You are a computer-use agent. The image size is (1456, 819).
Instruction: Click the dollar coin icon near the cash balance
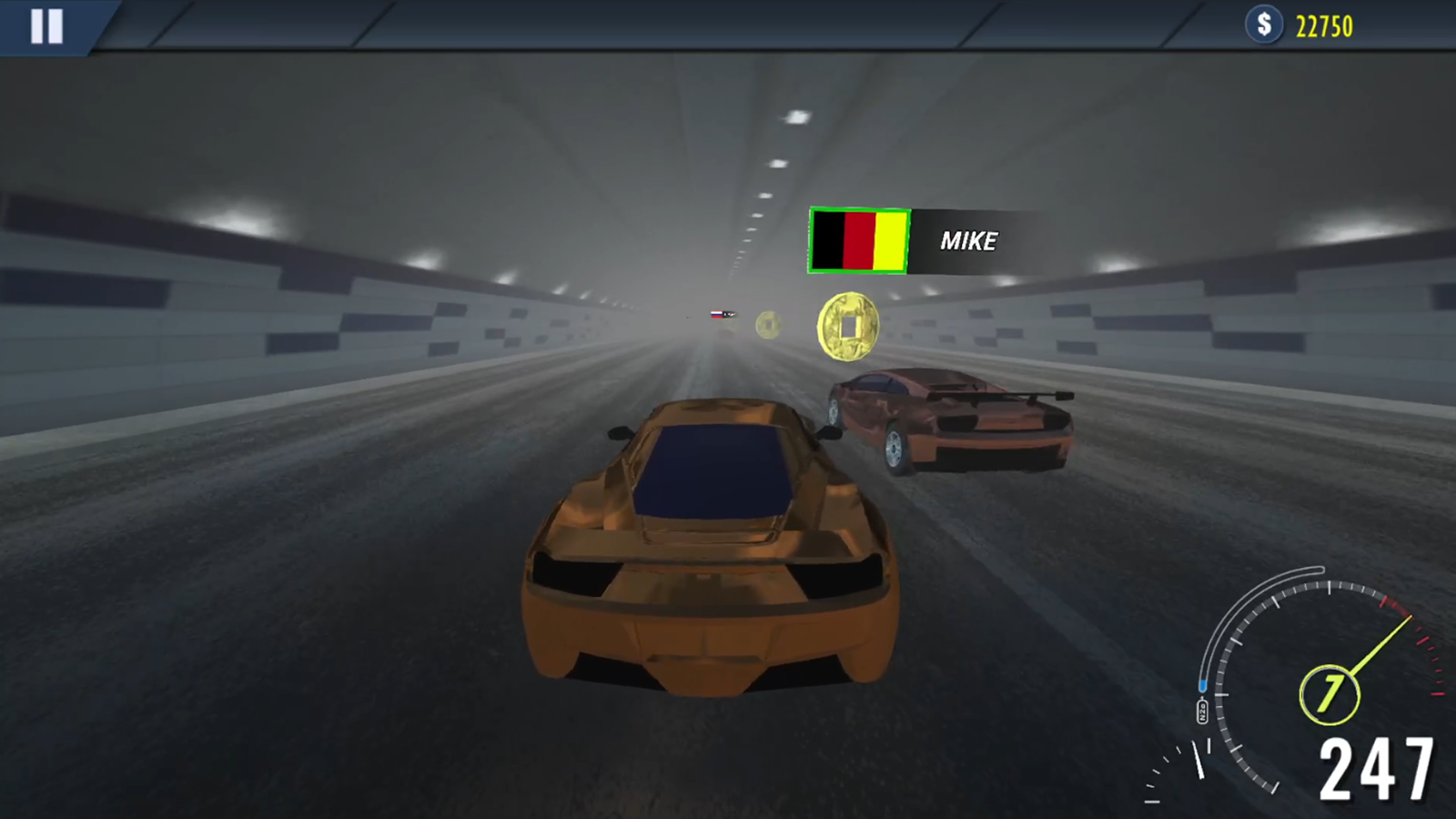tap(1264, 26)
